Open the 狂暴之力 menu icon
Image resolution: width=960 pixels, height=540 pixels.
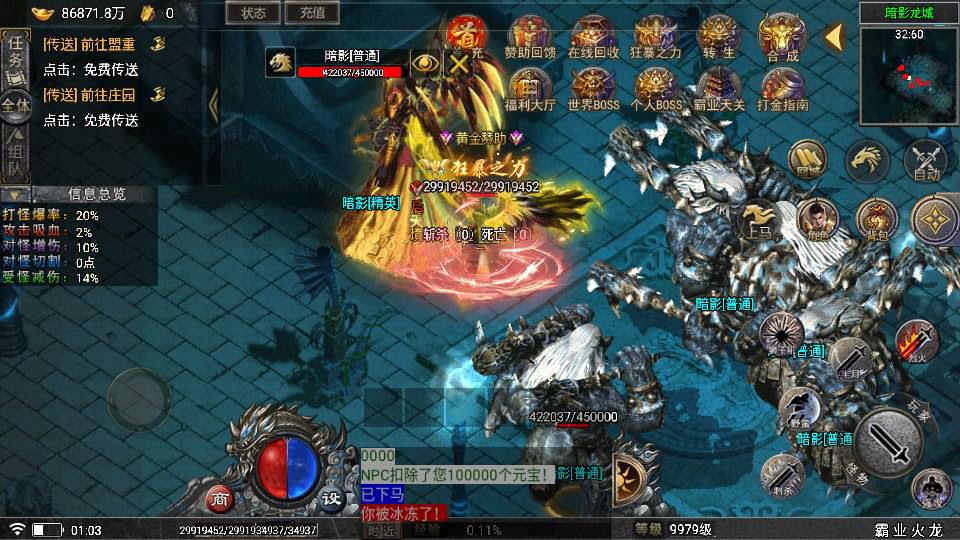tap(656, 38)
